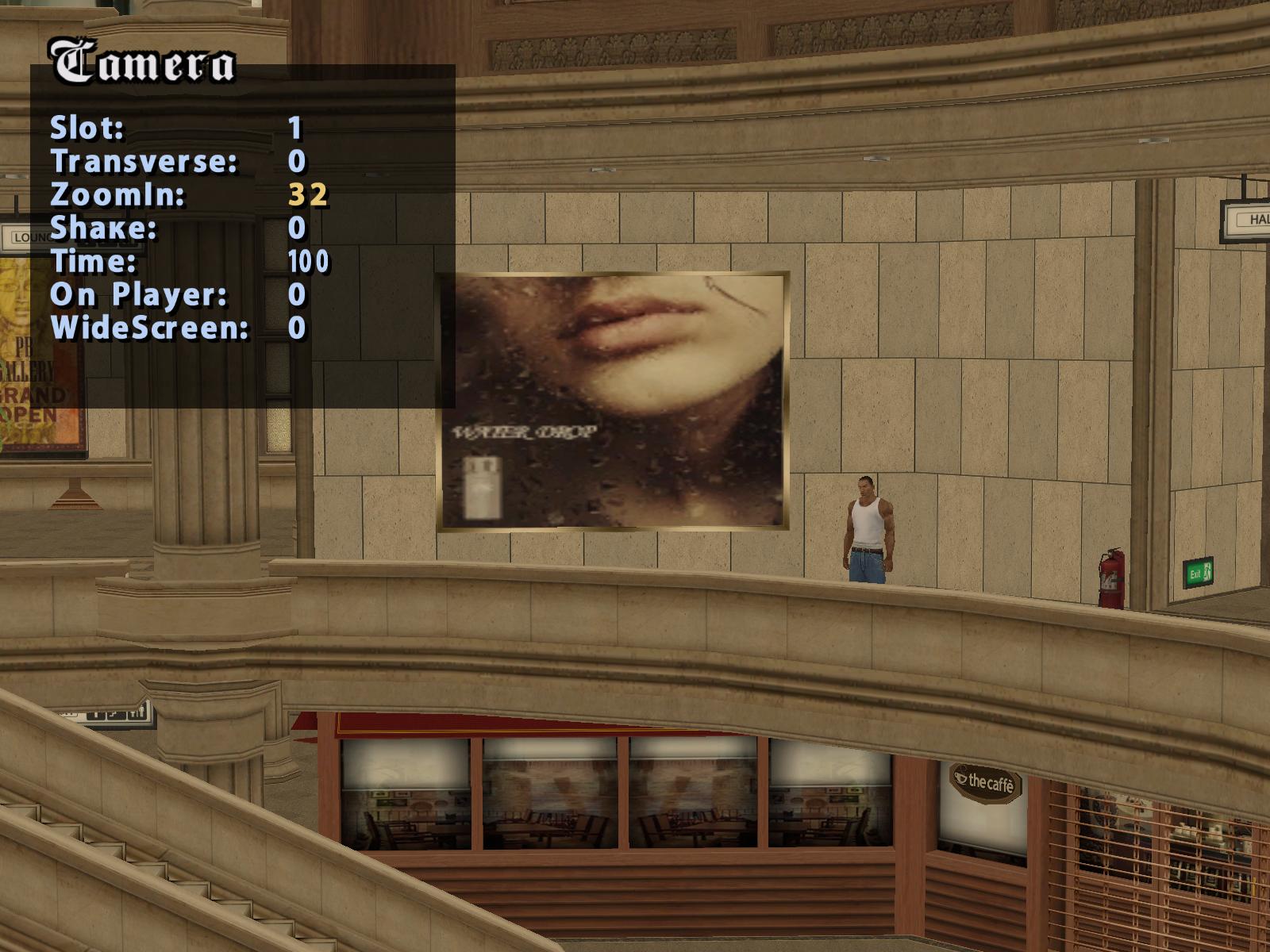Select the Time setting row

pyautogui.click(x=94, y=261)
